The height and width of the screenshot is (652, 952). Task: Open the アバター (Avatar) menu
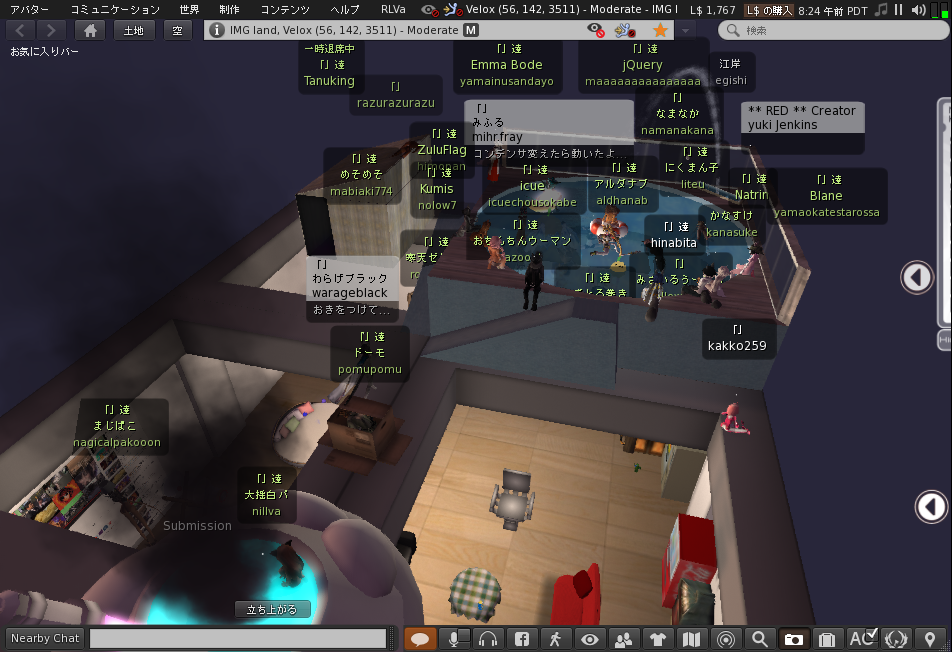pos(29,9)
